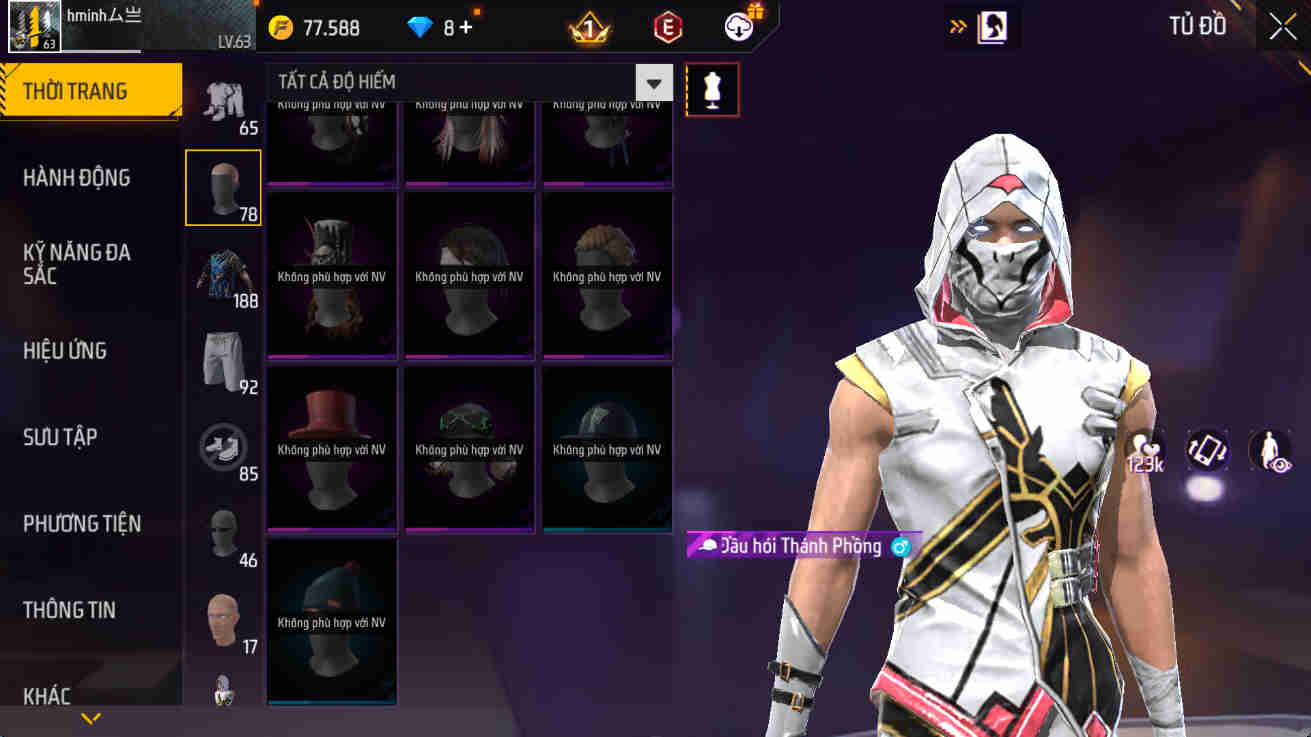
Task: Select the player avatar showing level 63
Action: [34, 26]
